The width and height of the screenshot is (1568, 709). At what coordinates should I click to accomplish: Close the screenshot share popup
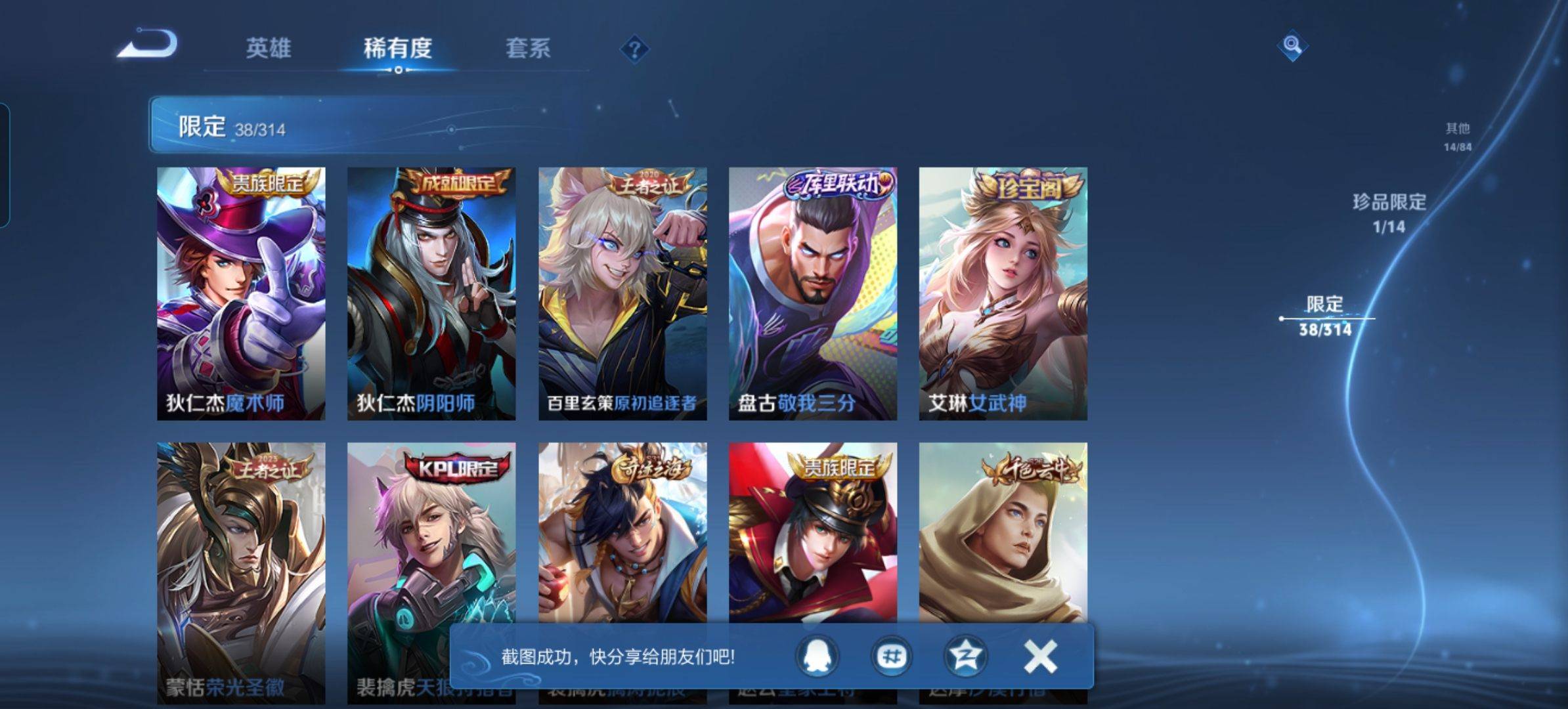1040,656
